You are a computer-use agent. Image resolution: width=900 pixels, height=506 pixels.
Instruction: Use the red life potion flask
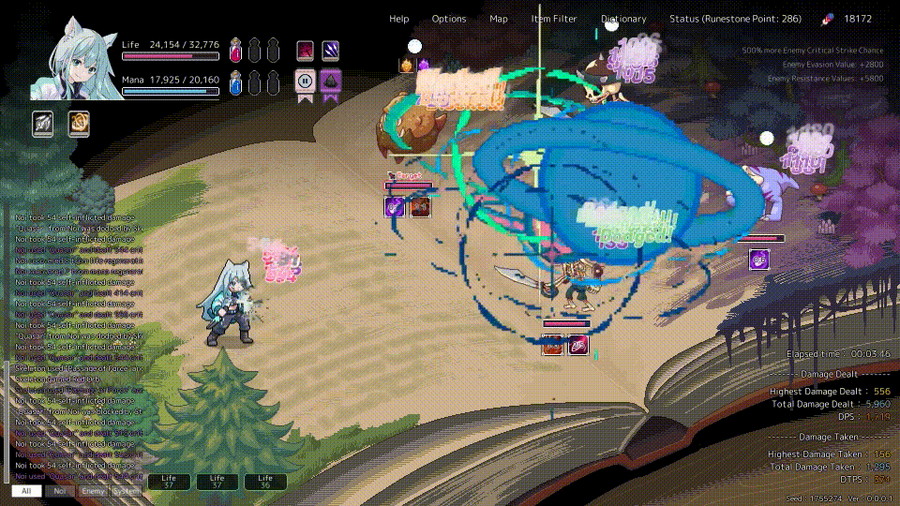pos(236,50)
